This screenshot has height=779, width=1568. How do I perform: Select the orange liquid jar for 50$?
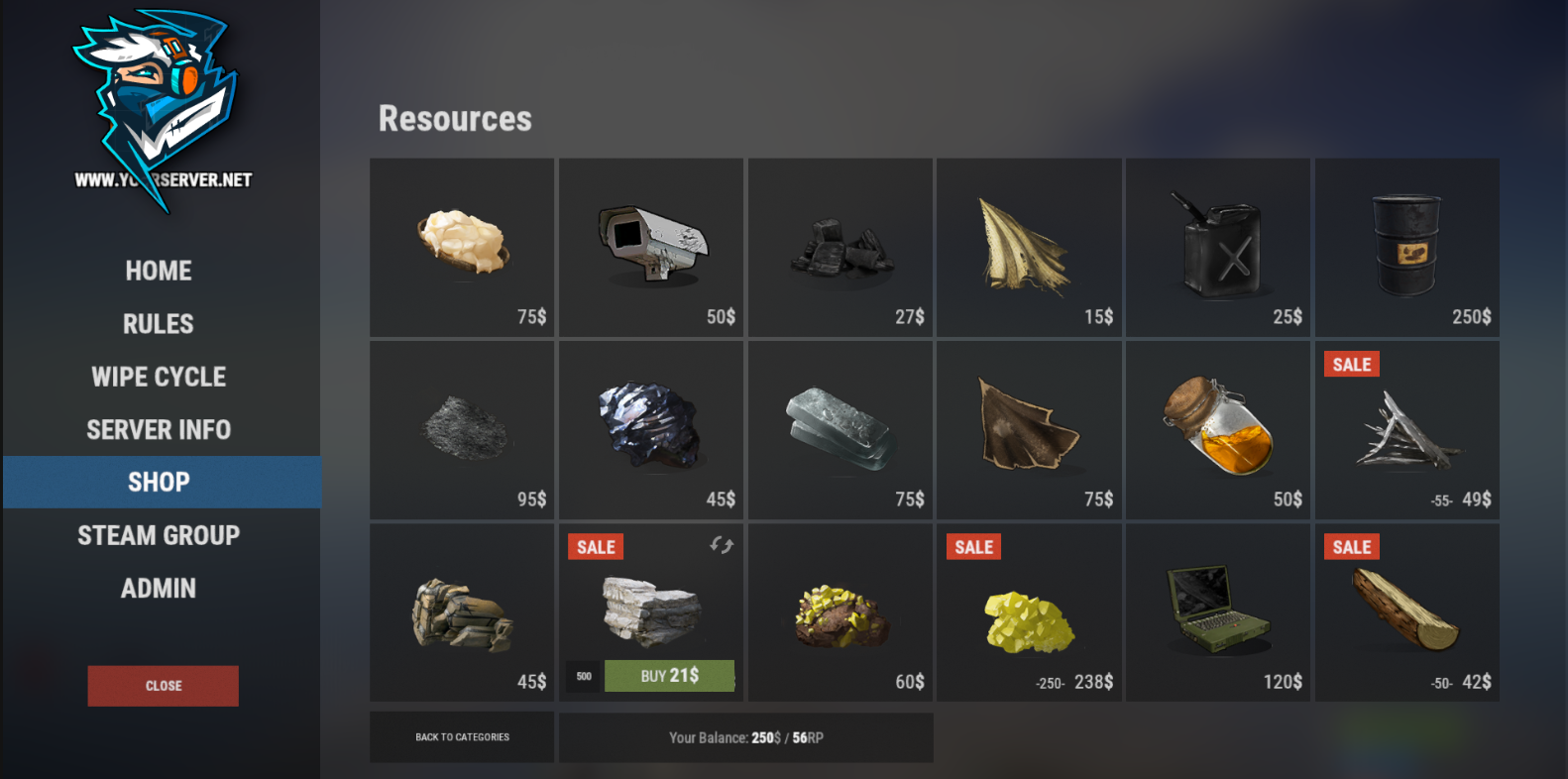[1218, 430]
